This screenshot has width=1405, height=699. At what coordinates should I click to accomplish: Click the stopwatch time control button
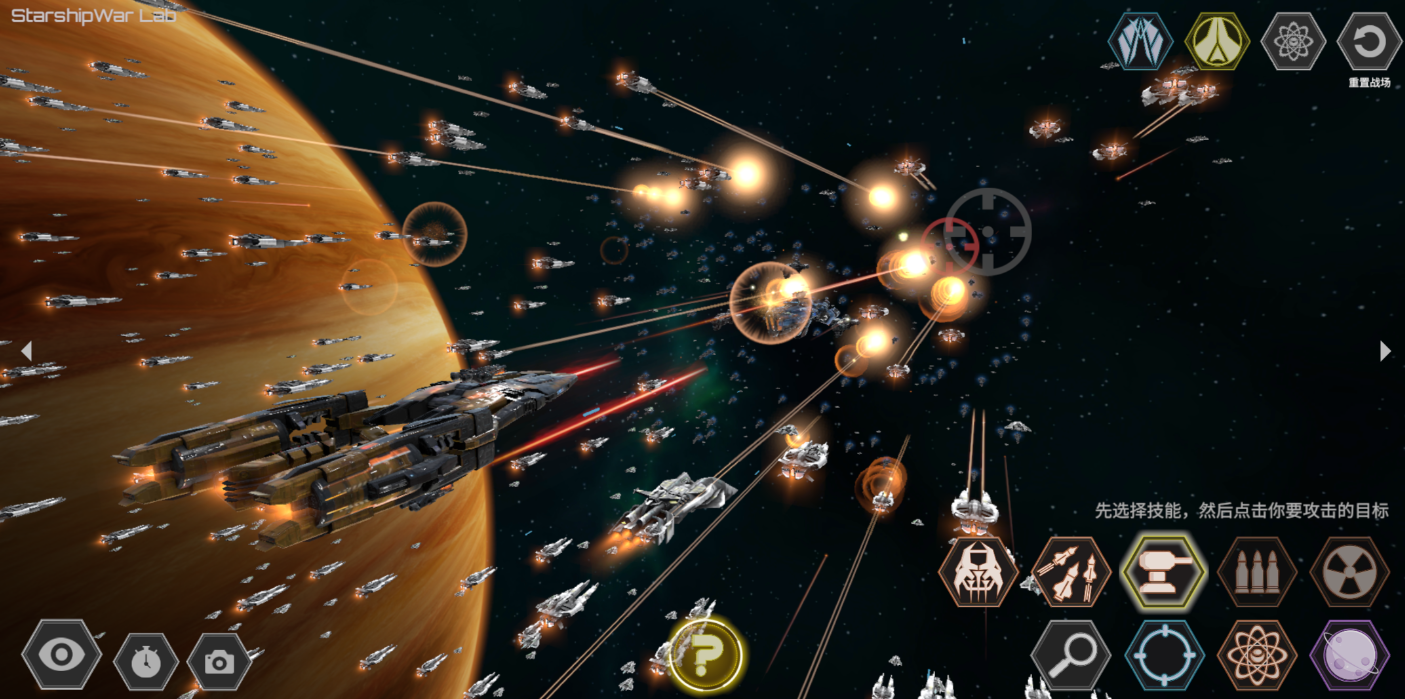coord(146,661)
